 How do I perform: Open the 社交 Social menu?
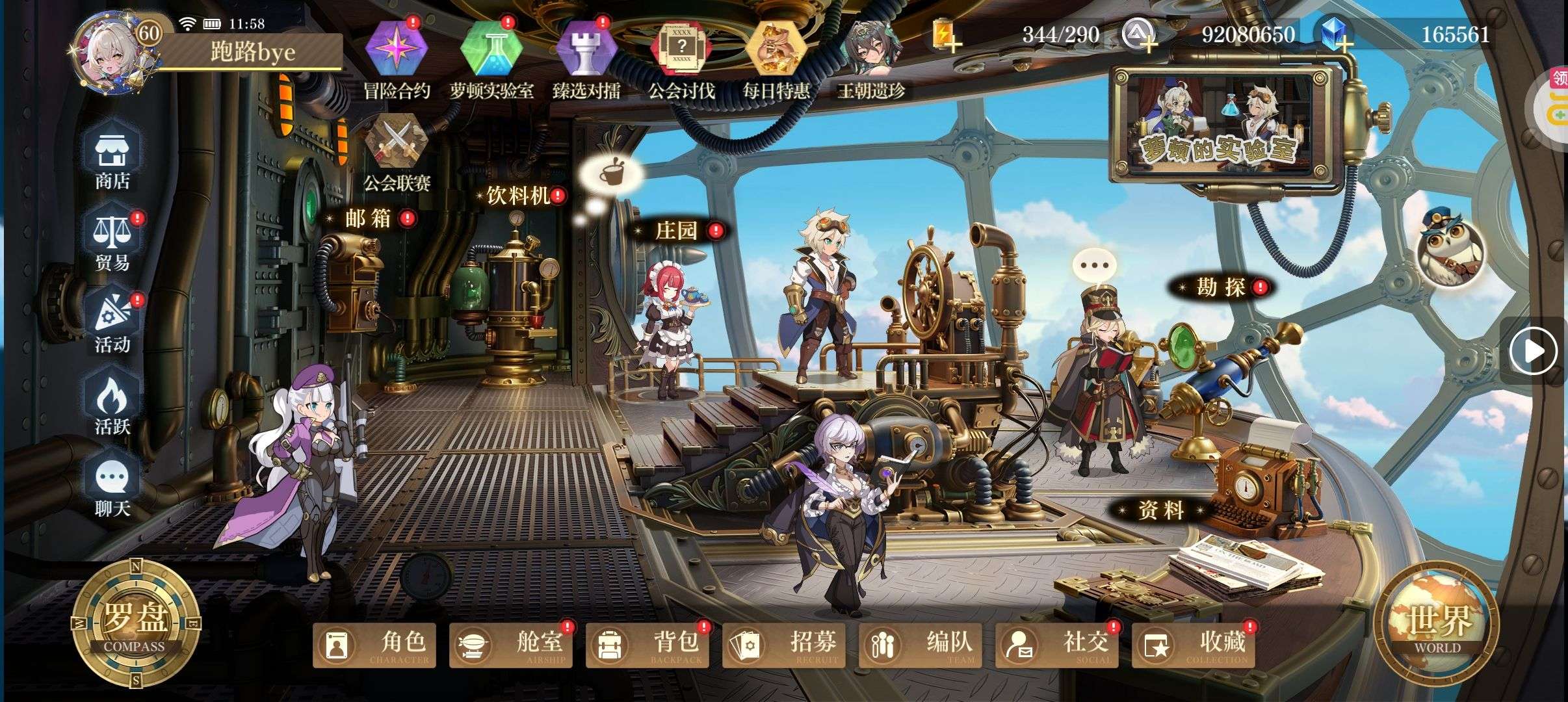[1057, 645]
